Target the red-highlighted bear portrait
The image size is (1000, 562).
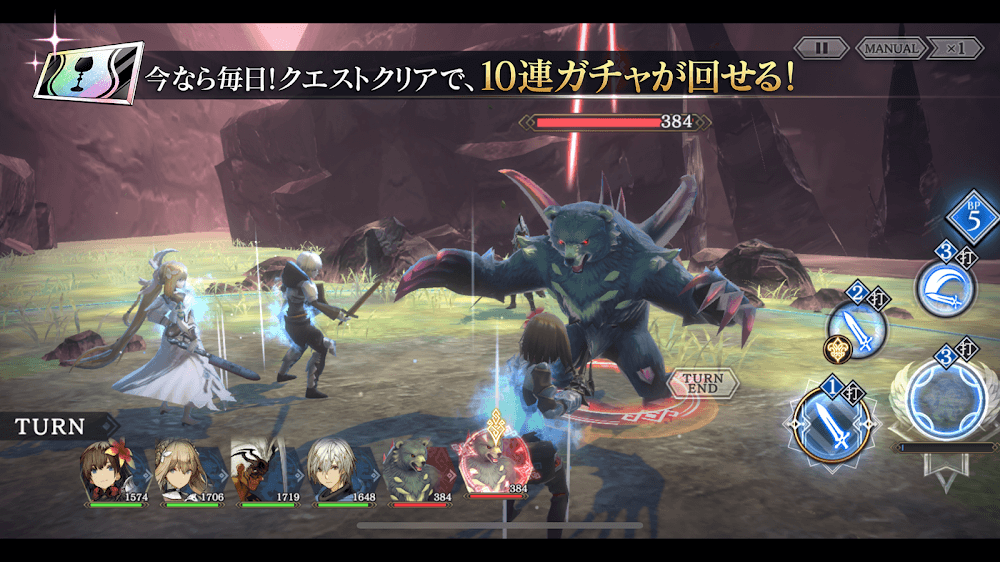tap(492, 463)
